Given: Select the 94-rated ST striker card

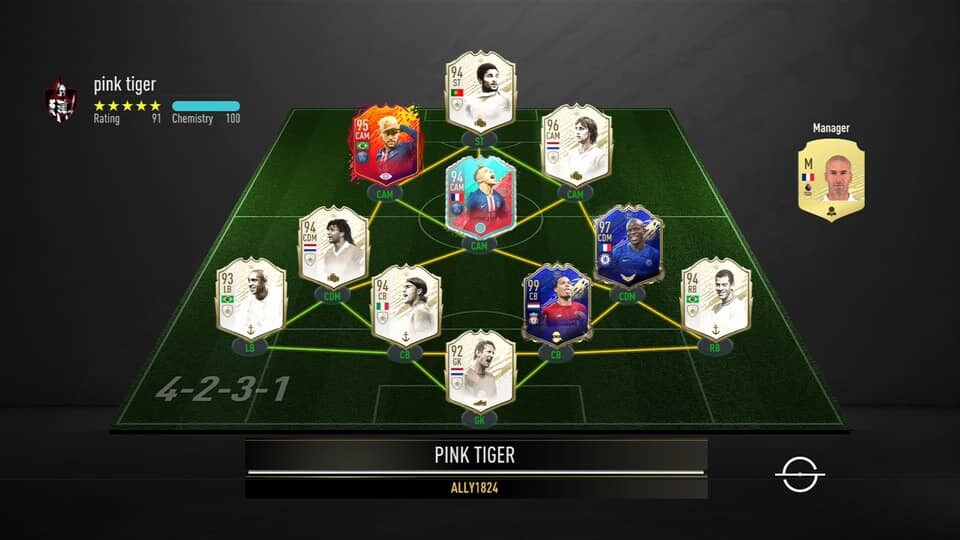Looking at the screenshot, I should coord(480,92).
